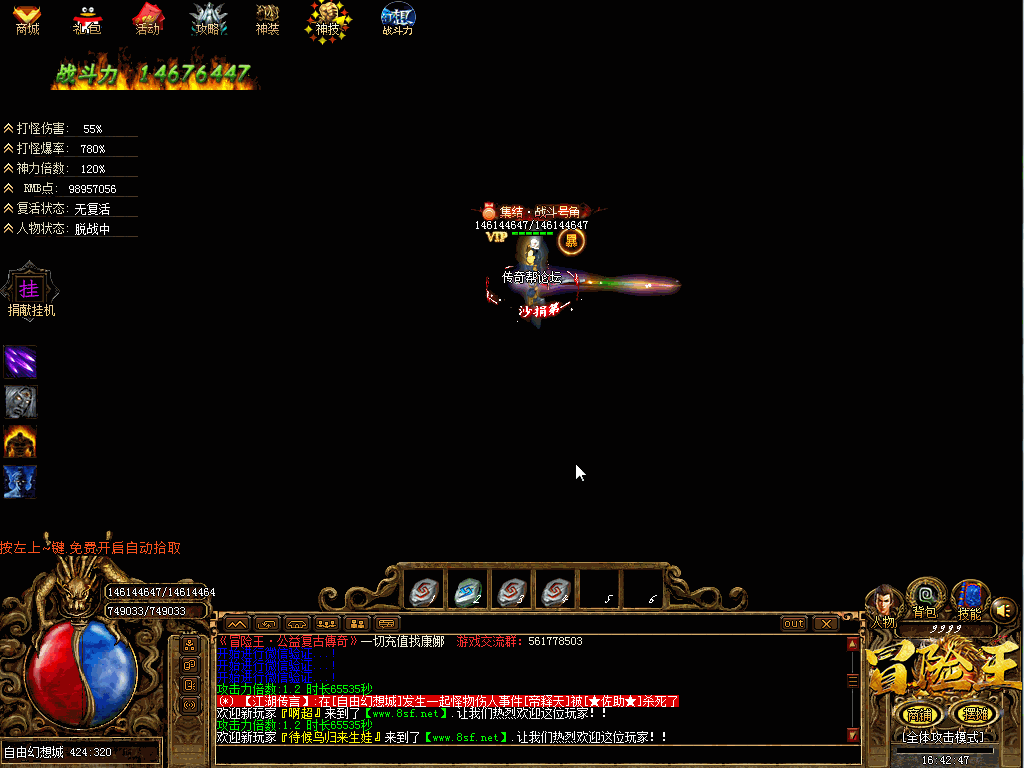Open the 礼包 gift pack penguin icon
Viewport: 1024px width, 768px height.
point(87,18)
